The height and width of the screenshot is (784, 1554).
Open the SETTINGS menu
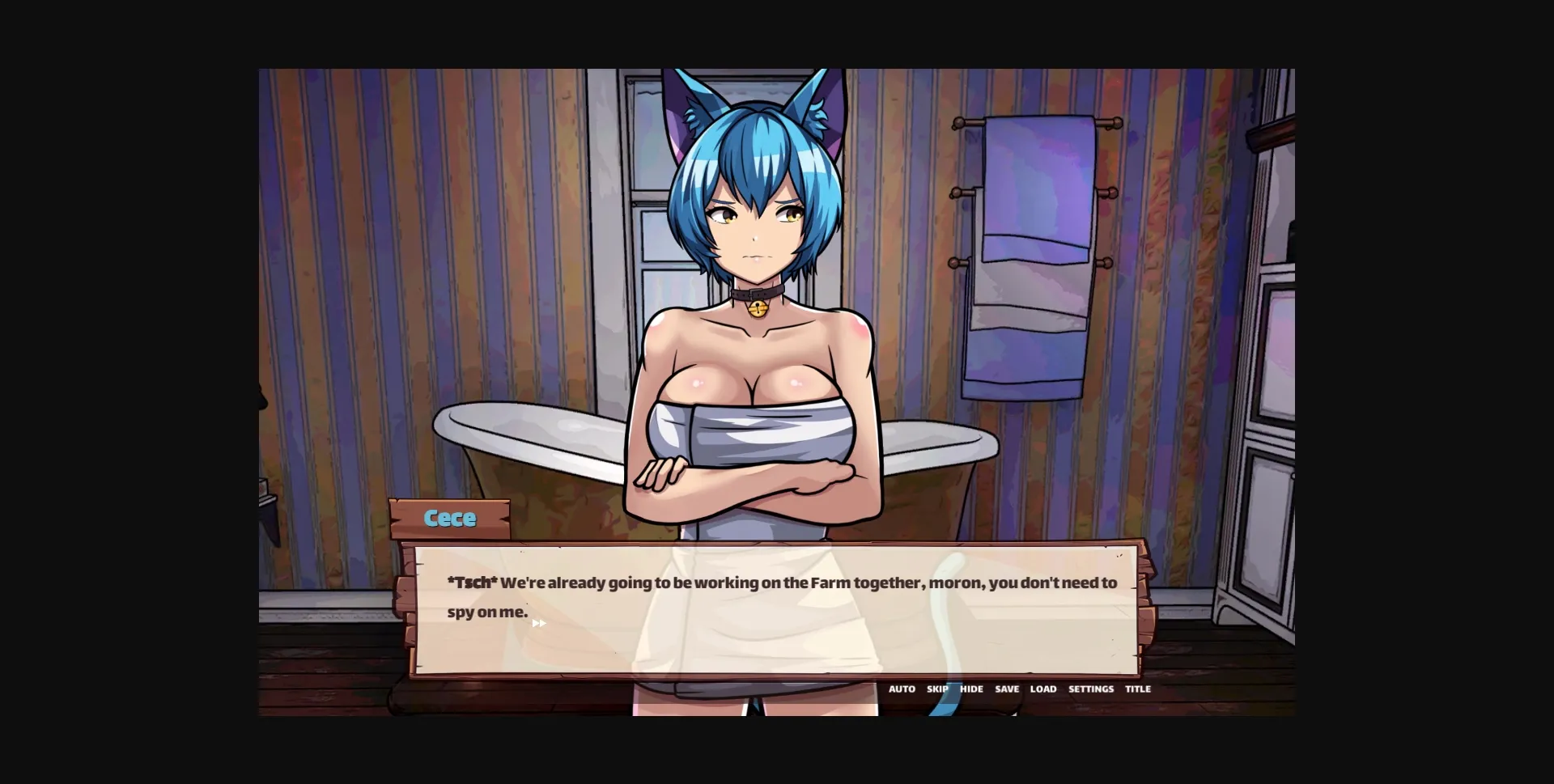(1091, 689)
